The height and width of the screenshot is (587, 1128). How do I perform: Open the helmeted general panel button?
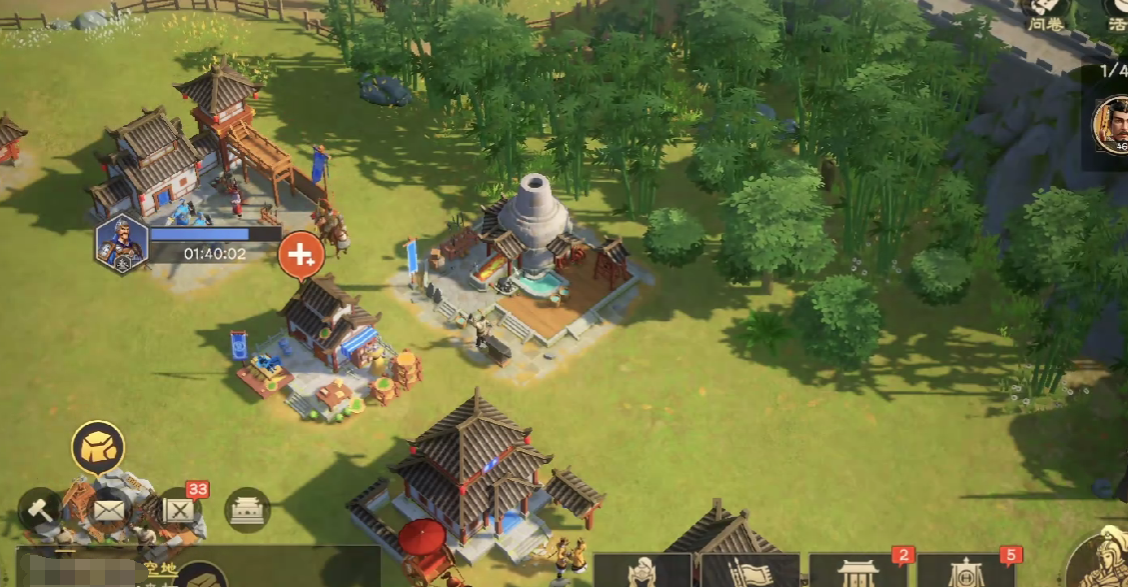[x=641, y=571]
